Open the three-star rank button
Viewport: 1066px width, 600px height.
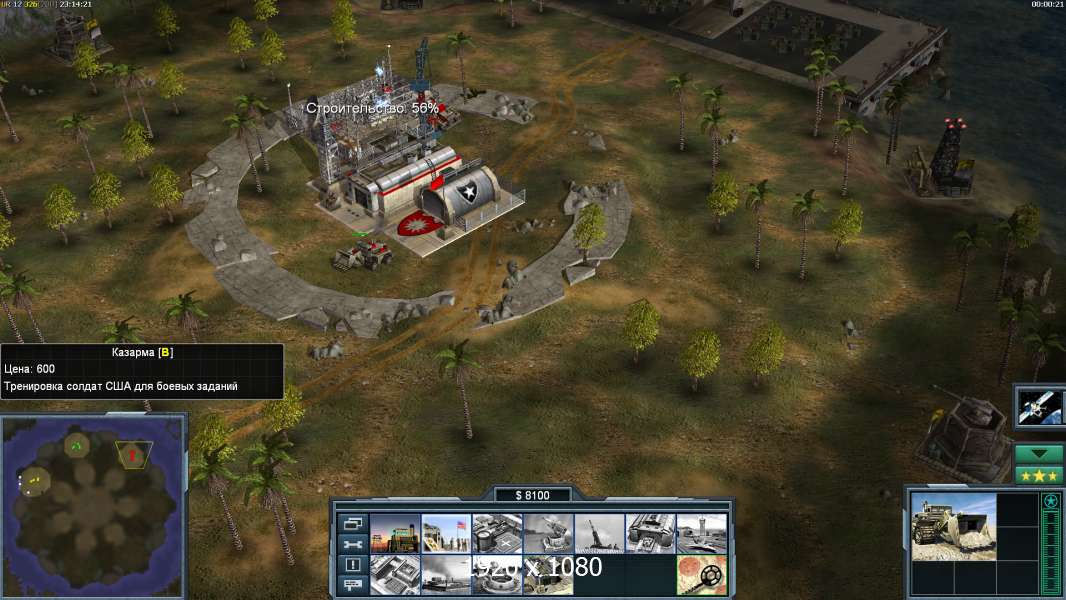(x=1039, y=475)
